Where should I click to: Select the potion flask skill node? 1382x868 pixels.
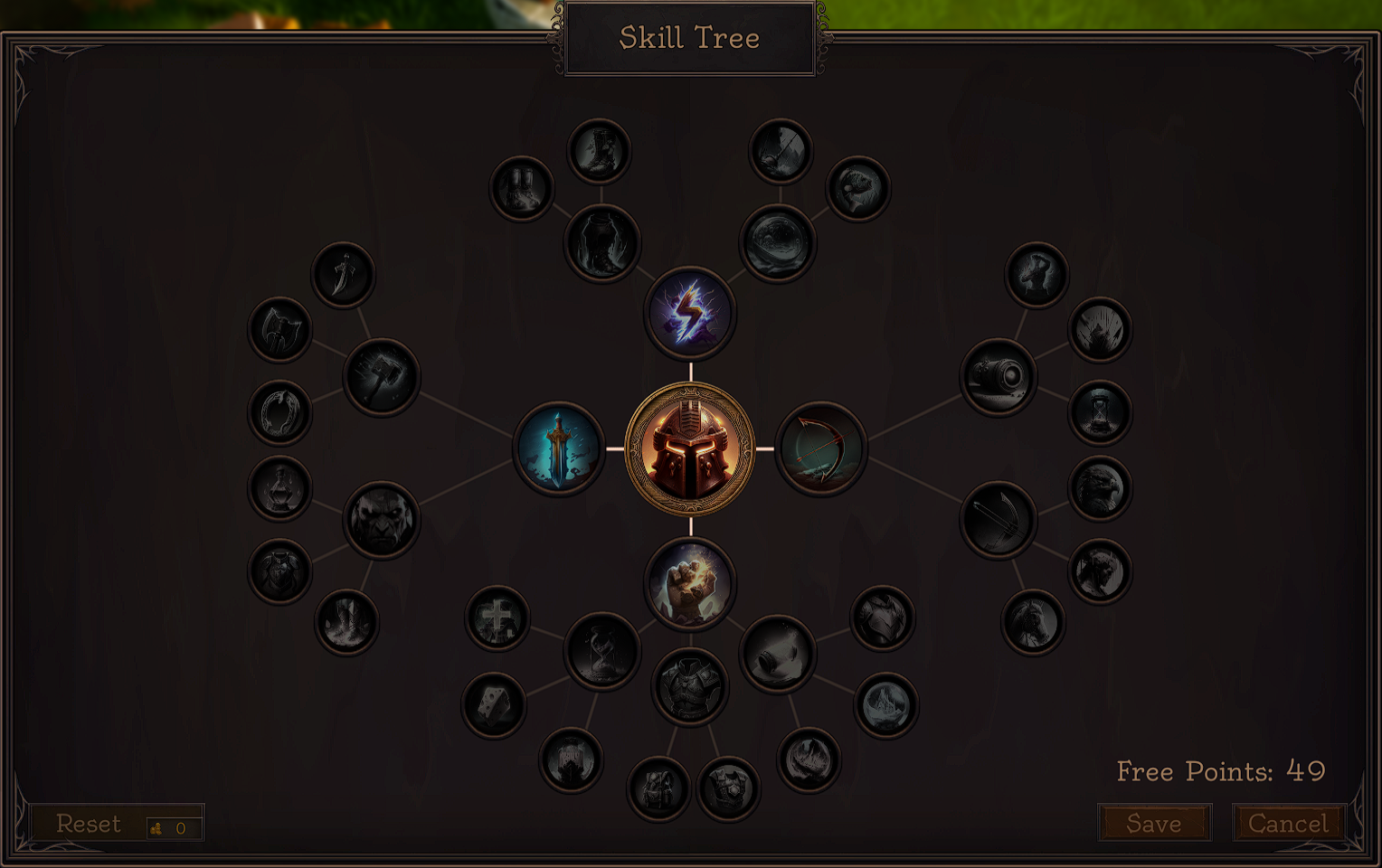point(280,488)
